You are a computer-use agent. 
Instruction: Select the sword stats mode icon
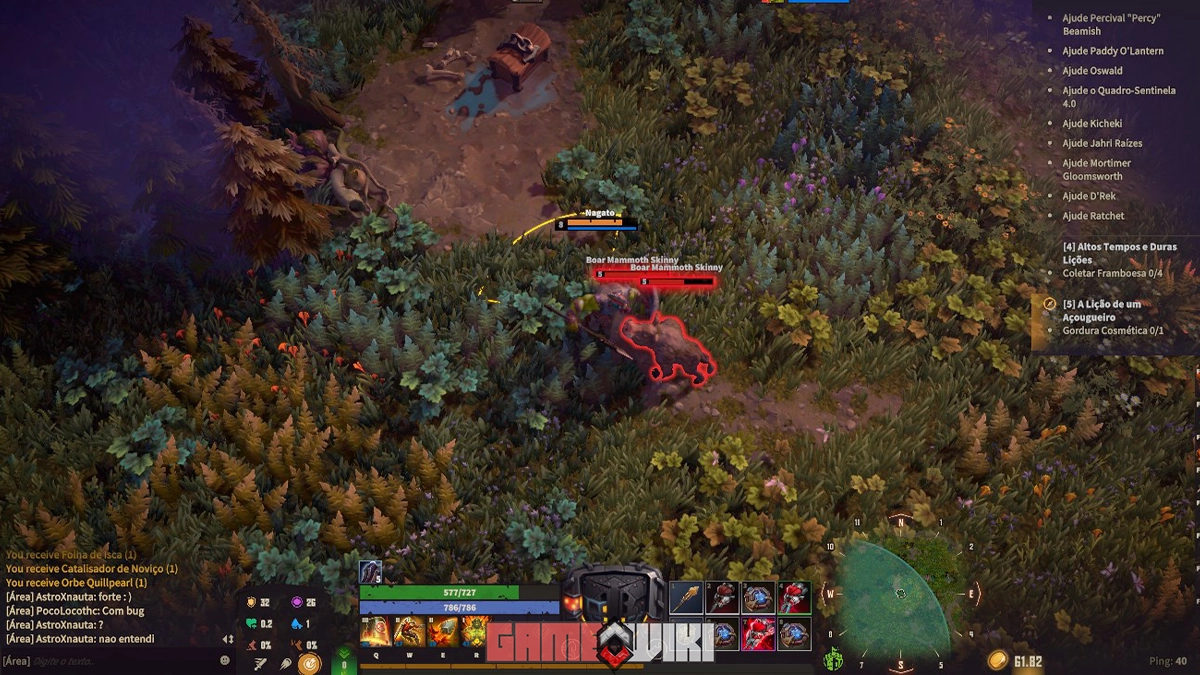[260, 662]
